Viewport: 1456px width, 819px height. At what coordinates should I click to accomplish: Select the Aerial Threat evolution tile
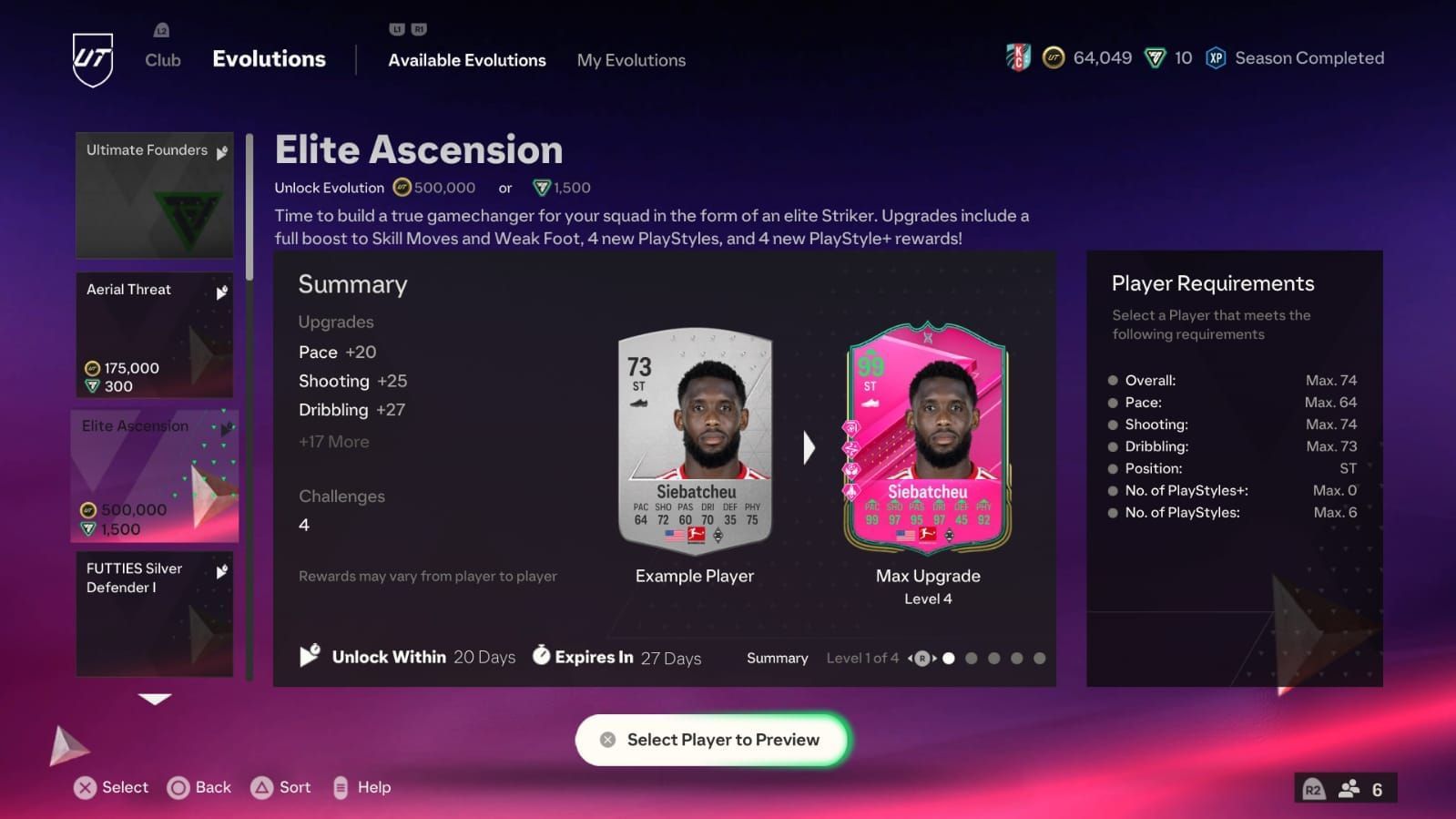click(154, 335)
